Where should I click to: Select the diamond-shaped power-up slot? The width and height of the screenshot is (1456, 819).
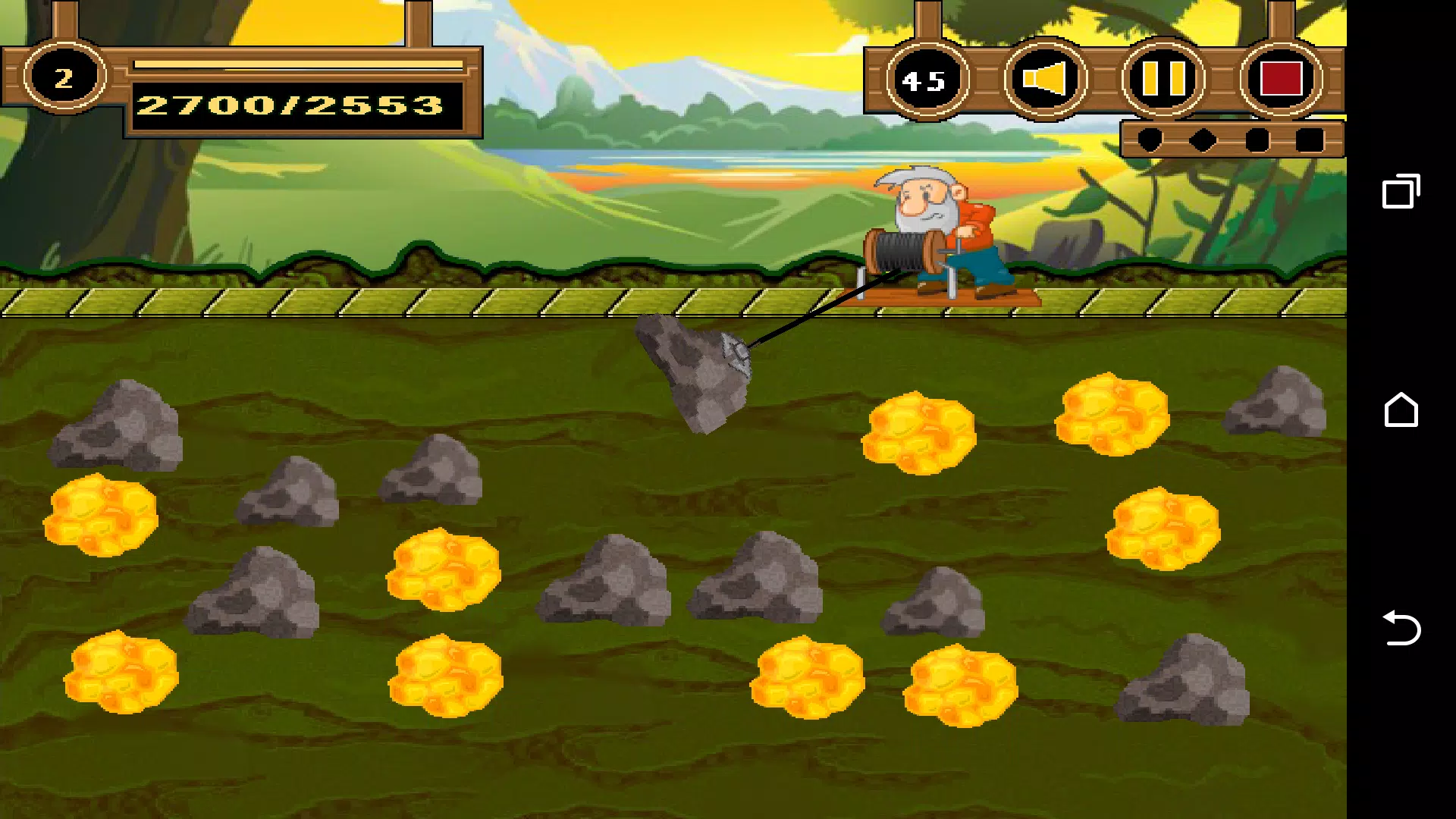coord(1201,139)
